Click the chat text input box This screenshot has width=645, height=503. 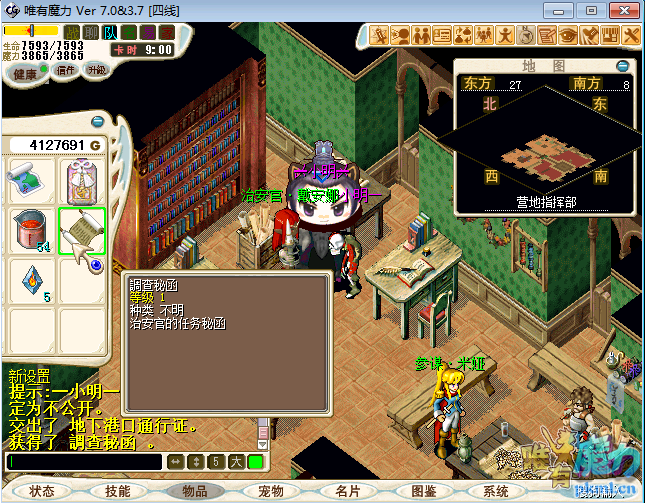click(83, 462)
